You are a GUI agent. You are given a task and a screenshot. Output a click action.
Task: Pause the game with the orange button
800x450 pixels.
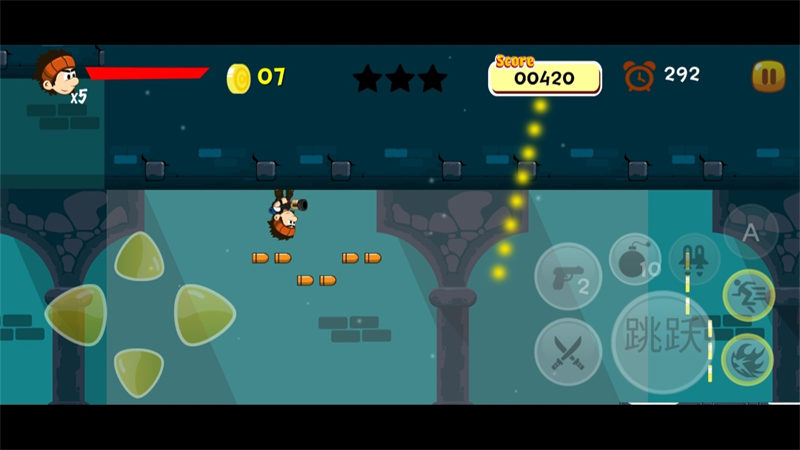coord(768,76)
